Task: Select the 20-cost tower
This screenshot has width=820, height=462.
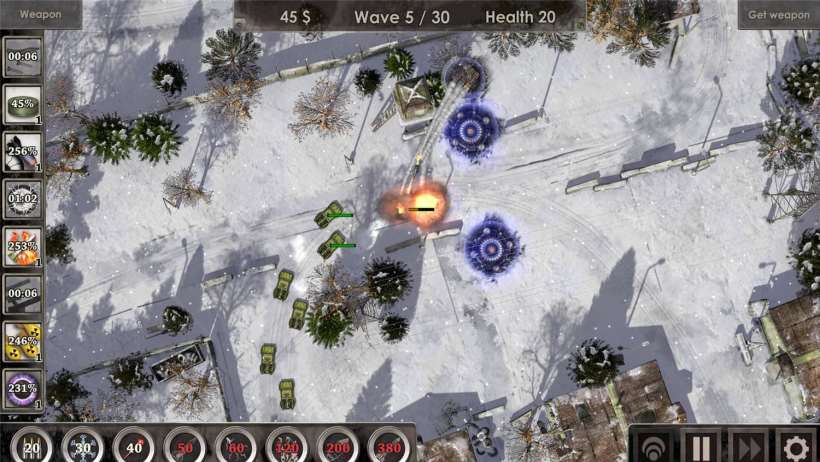Action: click(32, 446)
